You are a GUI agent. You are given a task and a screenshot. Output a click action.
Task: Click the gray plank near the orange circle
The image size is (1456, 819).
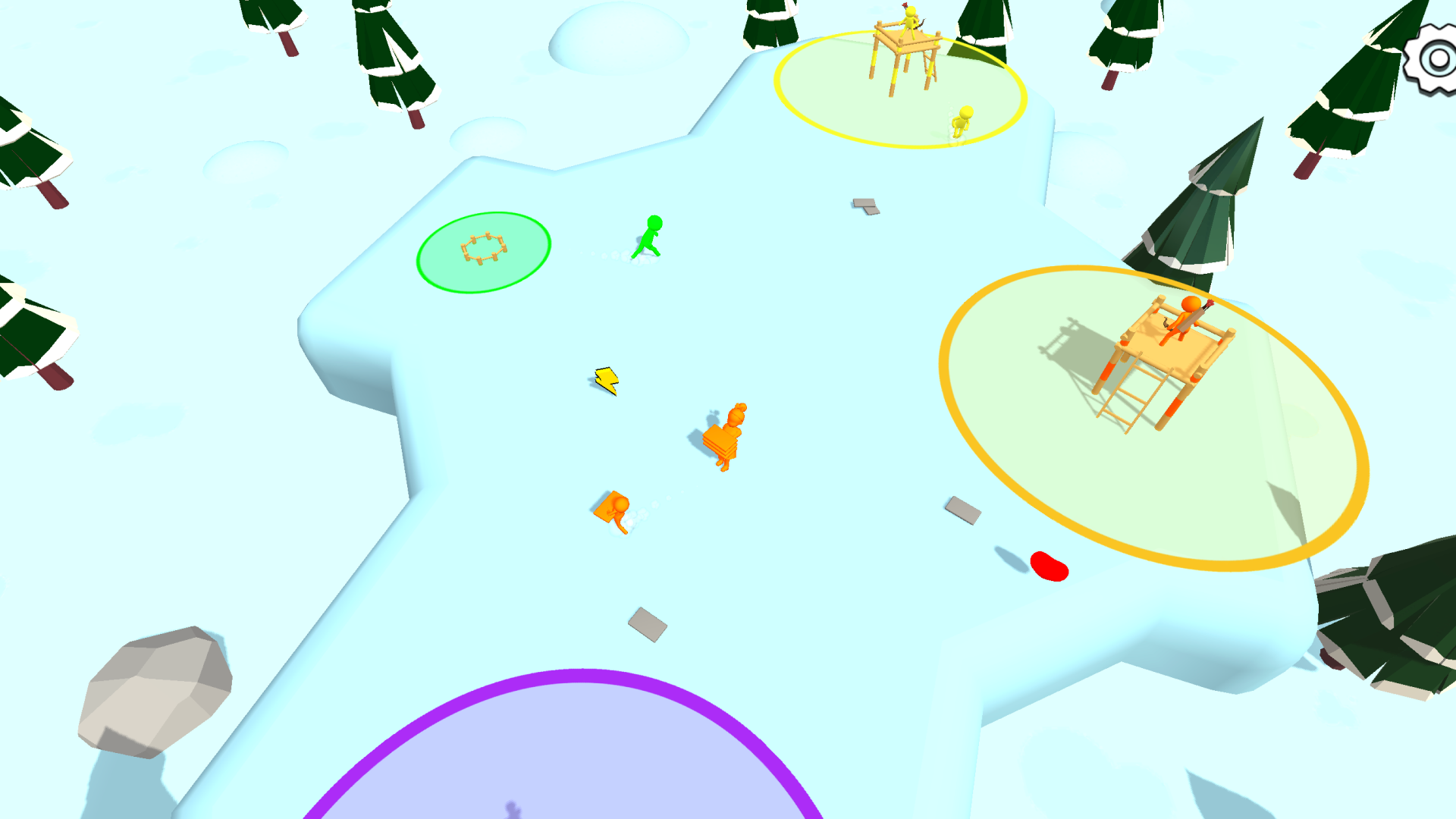point(962,510)
